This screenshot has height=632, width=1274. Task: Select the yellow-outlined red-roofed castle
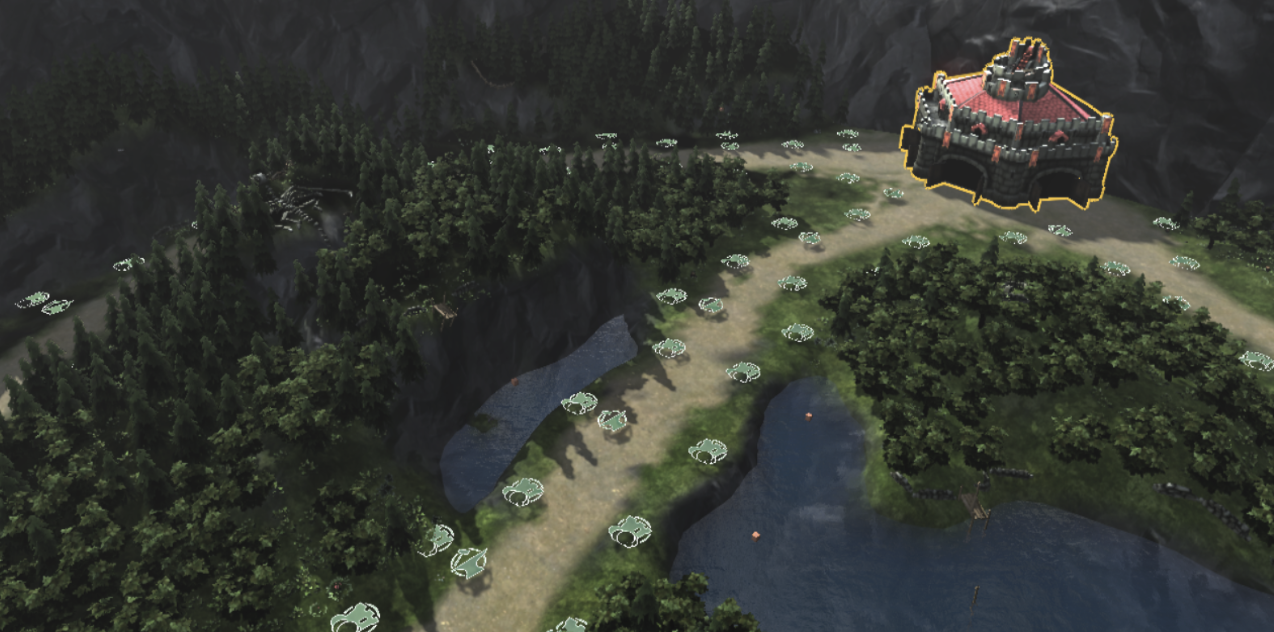tap(1008, 128)
